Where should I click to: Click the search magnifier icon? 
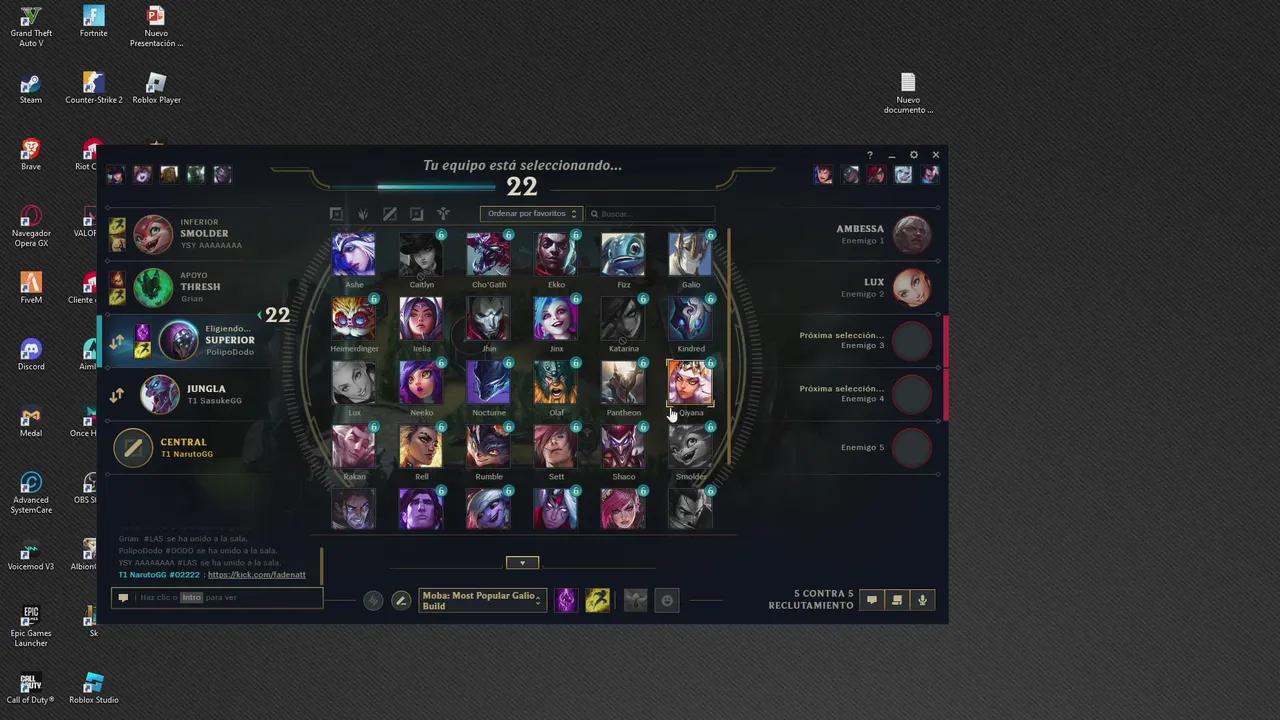(594, 213)
